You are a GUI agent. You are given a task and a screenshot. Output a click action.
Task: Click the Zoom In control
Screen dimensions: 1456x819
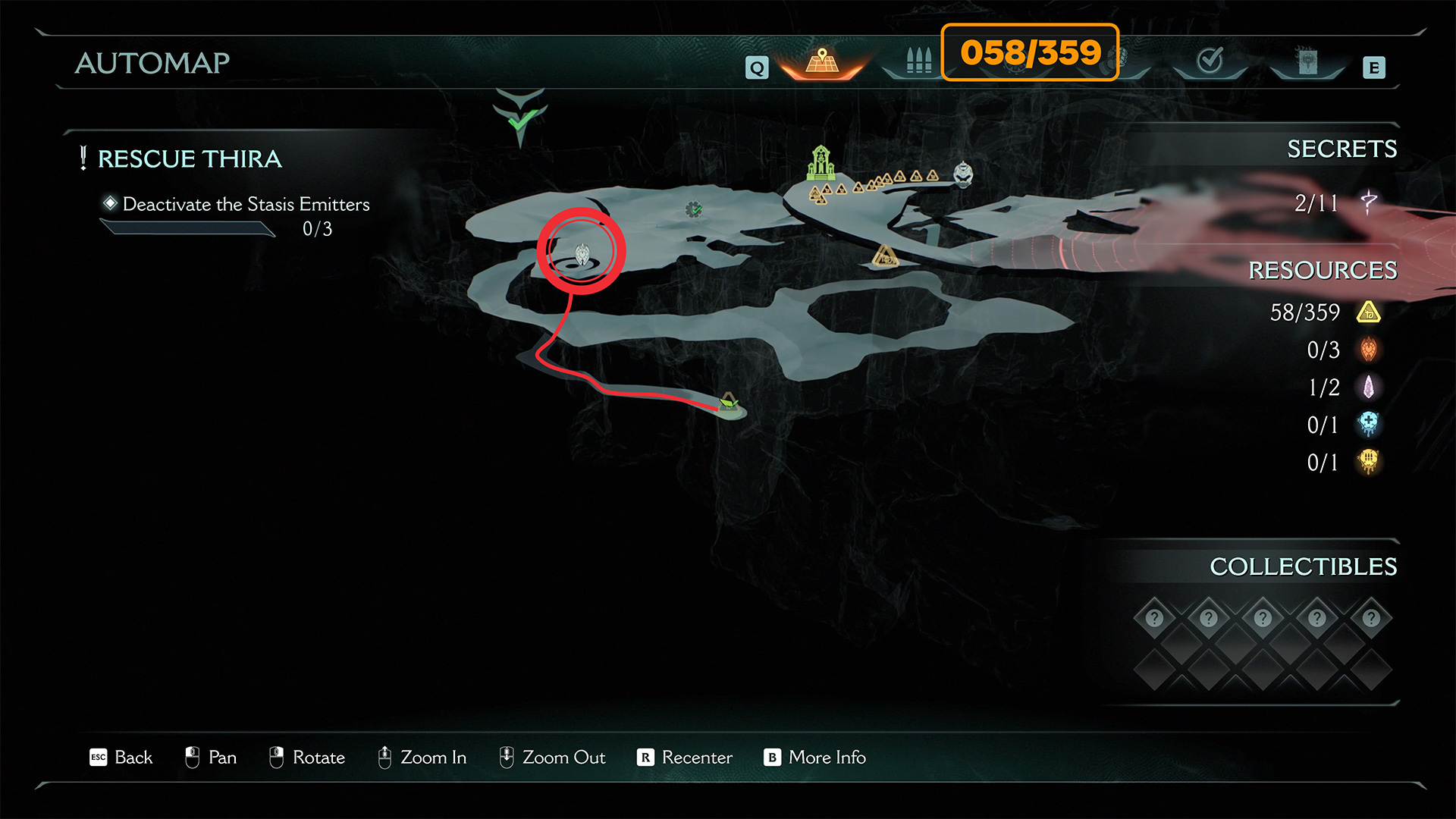tap(432, 758)
